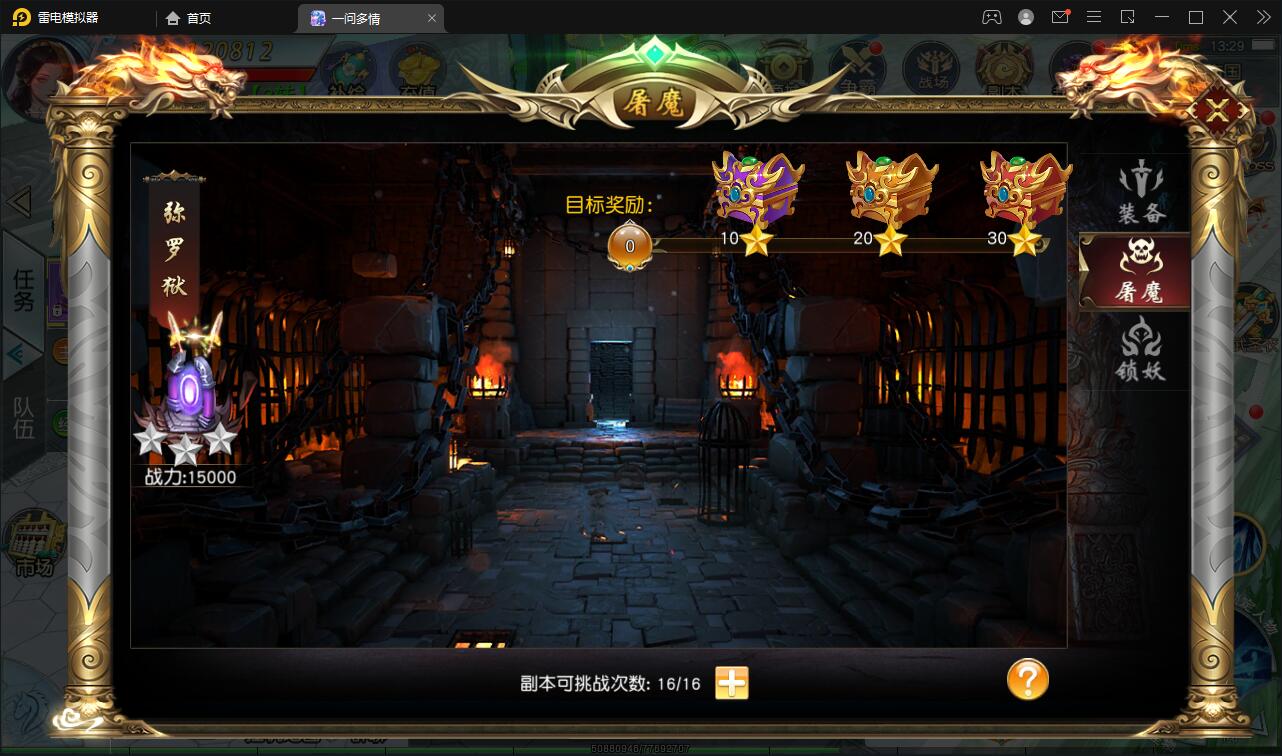Open the emulator hamburger menu icon
The height and width of the screenshot is (756, 1282).
click(x=1094, y=17)
